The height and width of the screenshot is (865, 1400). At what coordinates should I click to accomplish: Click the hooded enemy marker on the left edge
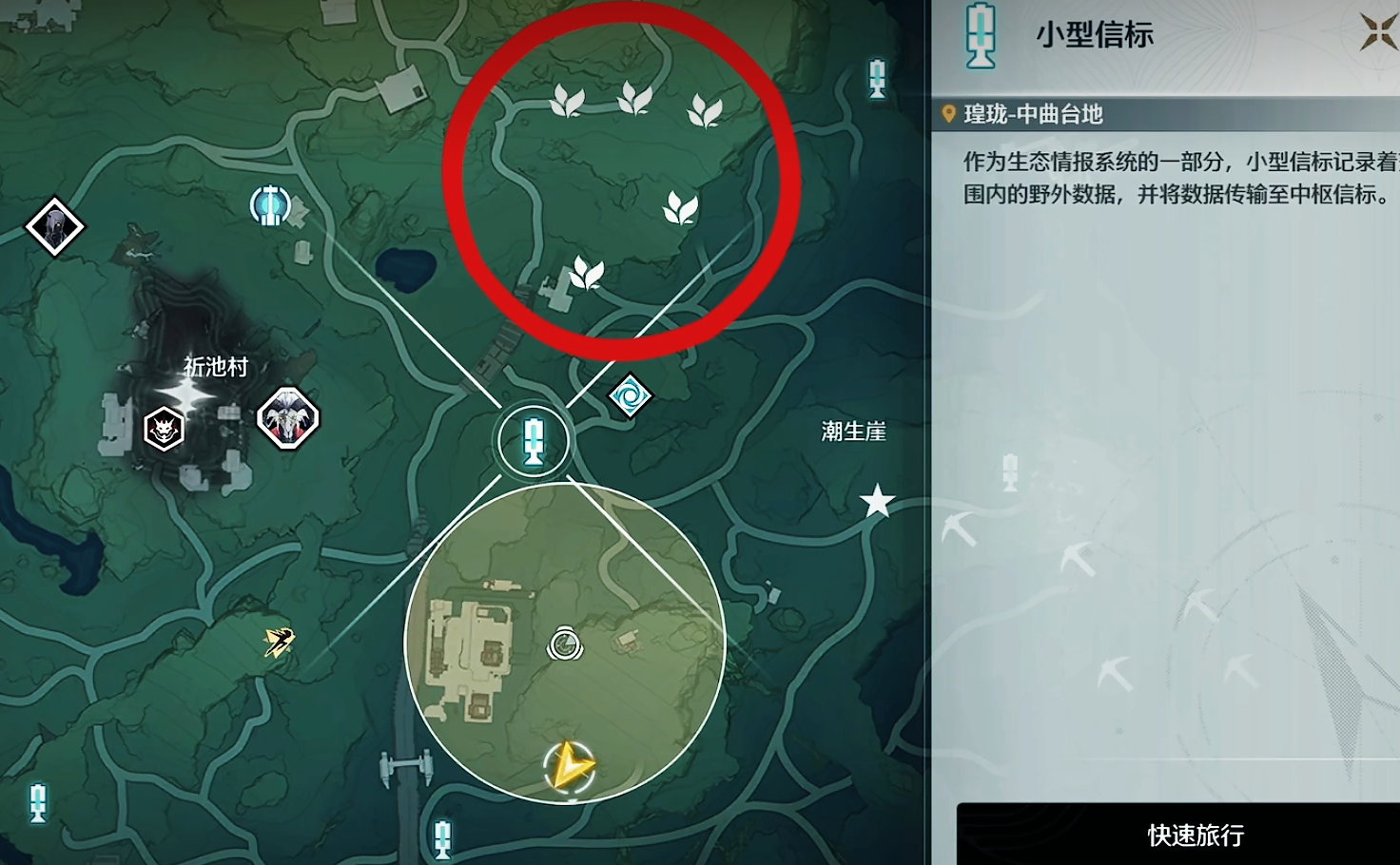coord(54,228)
